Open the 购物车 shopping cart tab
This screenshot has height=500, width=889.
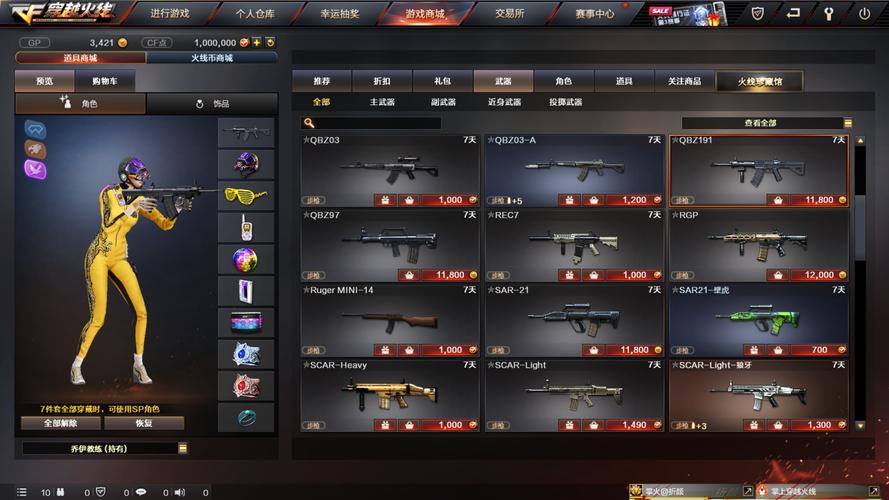104,81
